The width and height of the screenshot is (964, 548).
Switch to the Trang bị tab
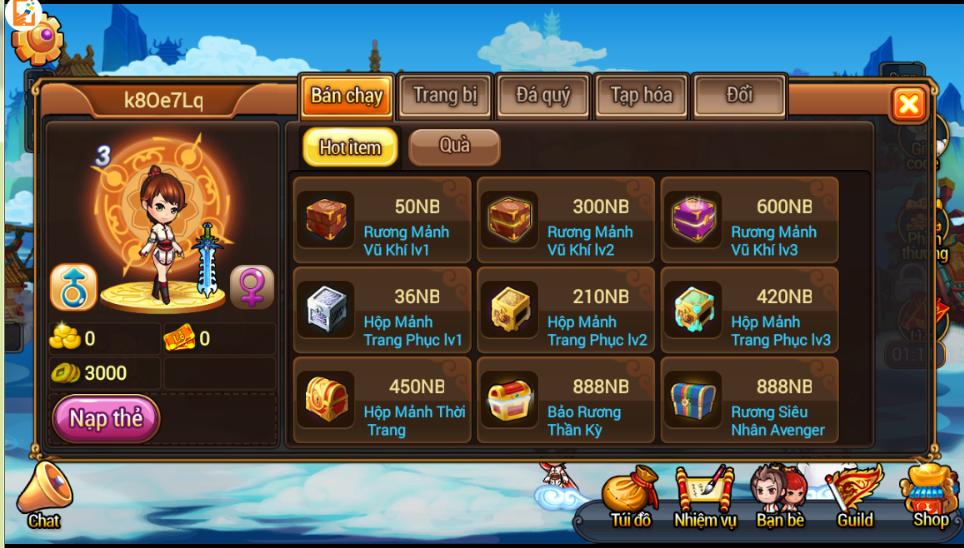[x=445, y=97]
